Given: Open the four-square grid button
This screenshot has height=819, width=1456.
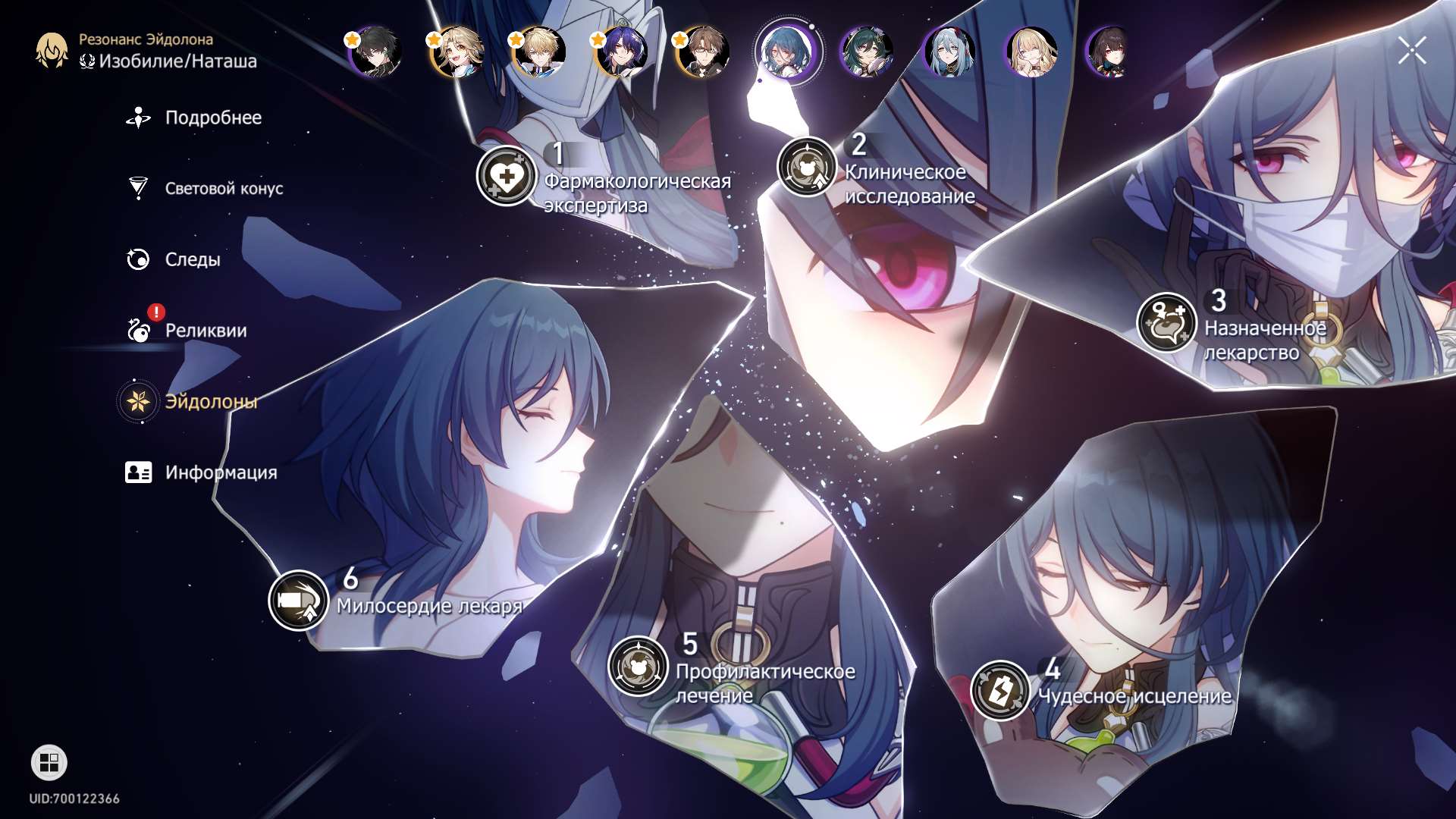Looking at the screenshot, I should point(49,762).
